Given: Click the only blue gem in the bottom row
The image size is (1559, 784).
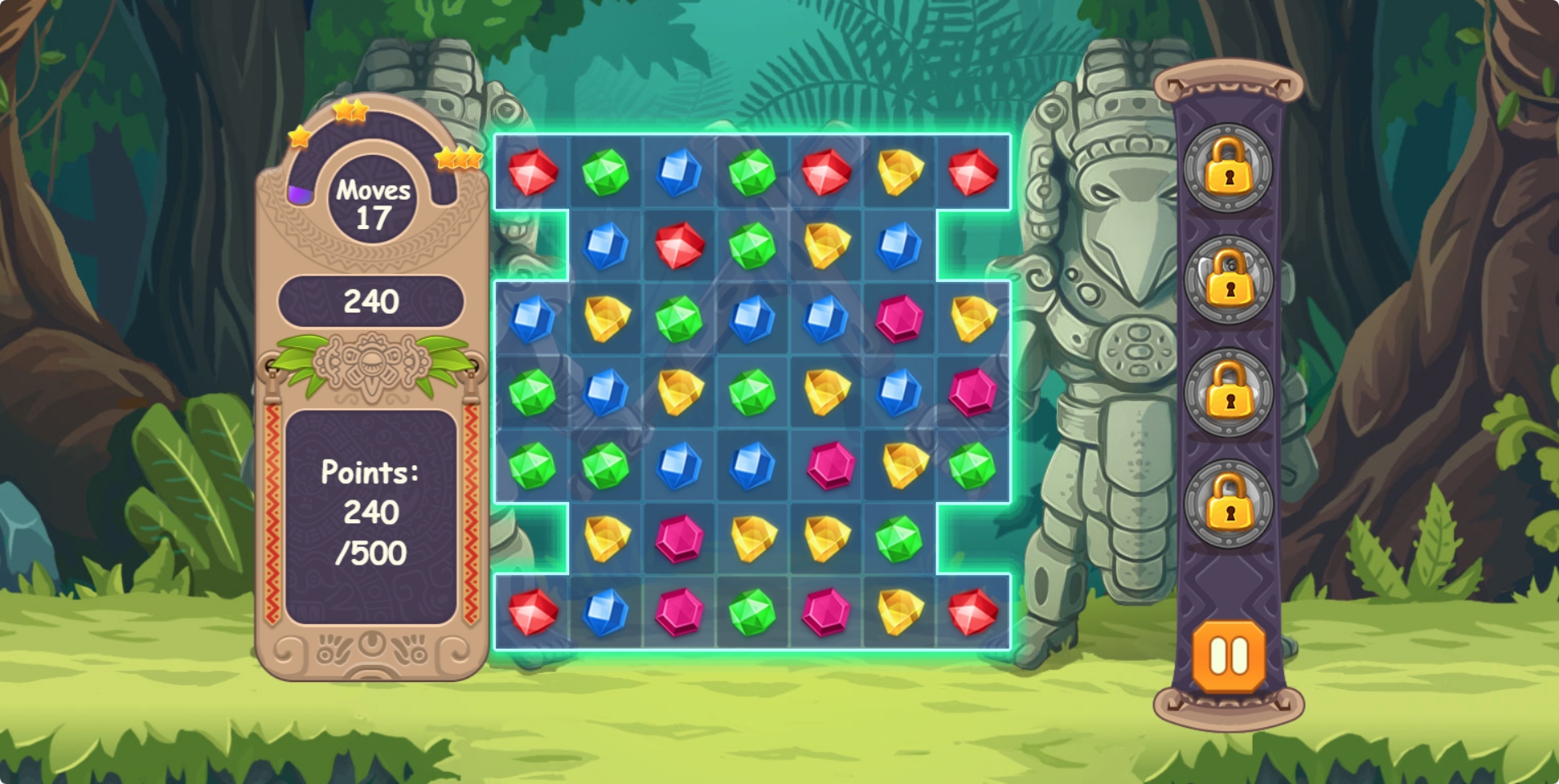Looking at the screenshot, I should 606,612.
